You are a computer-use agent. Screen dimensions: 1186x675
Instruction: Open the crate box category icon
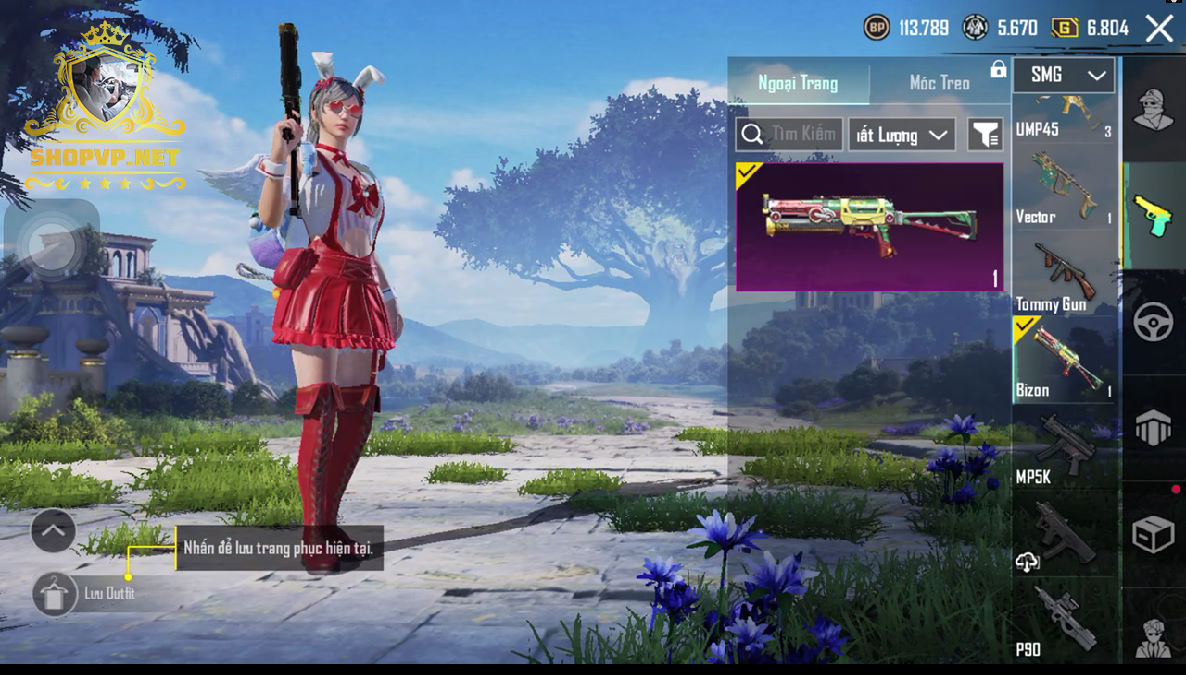pyautogui.click(x=1153, y=535)
